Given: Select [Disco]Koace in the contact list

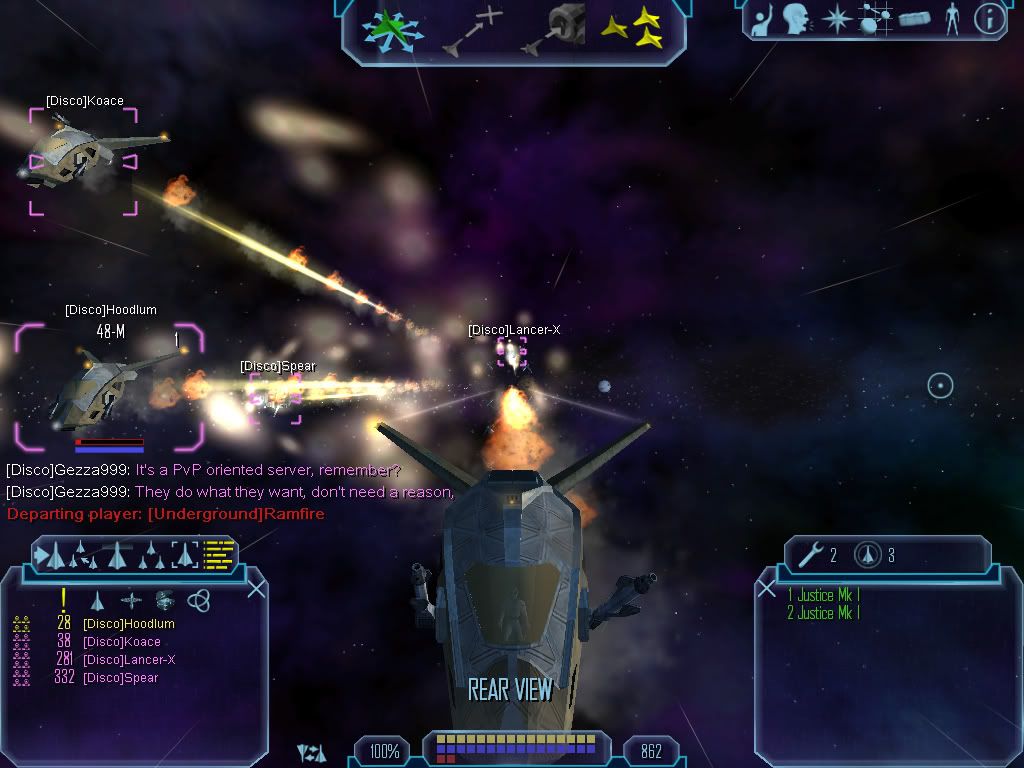Looking at the screenshot, I should click(121, 642).
